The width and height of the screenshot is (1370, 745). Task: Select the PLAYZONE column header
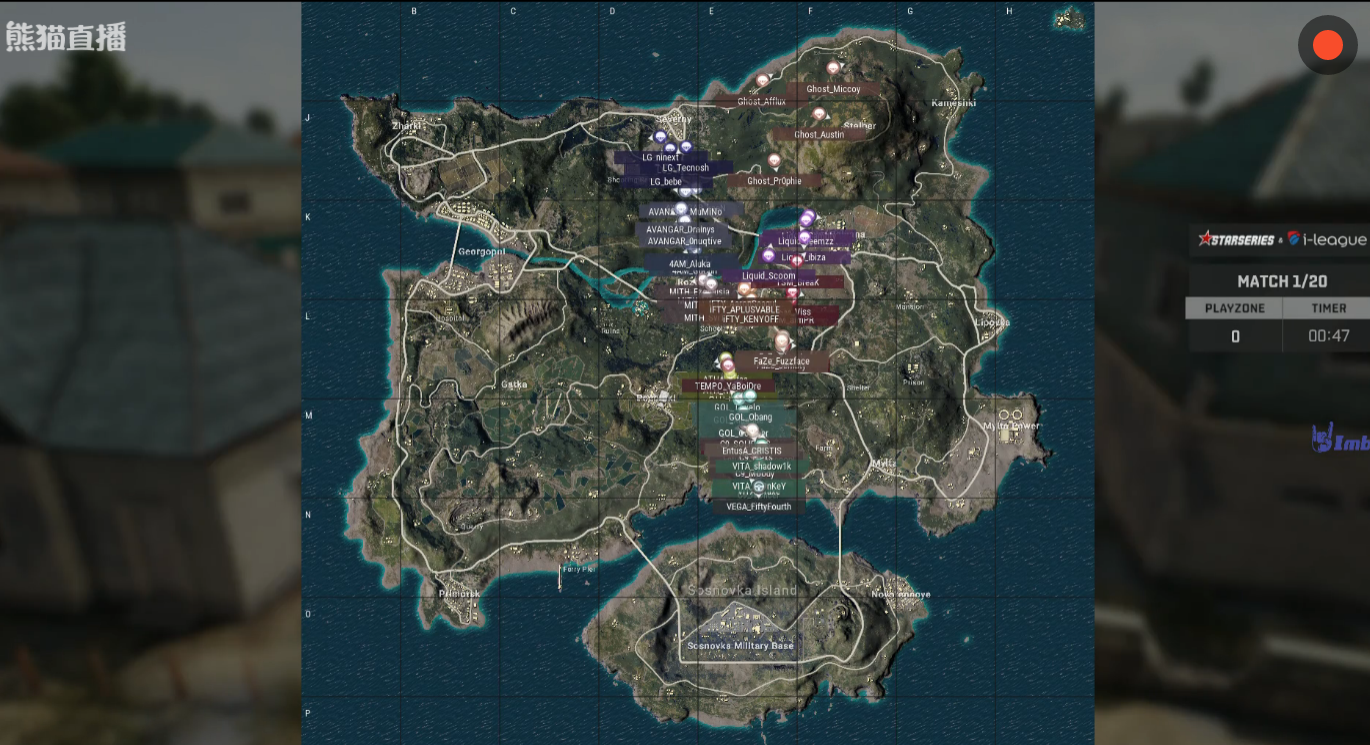pyautogui.click(x=1234, y=308)
